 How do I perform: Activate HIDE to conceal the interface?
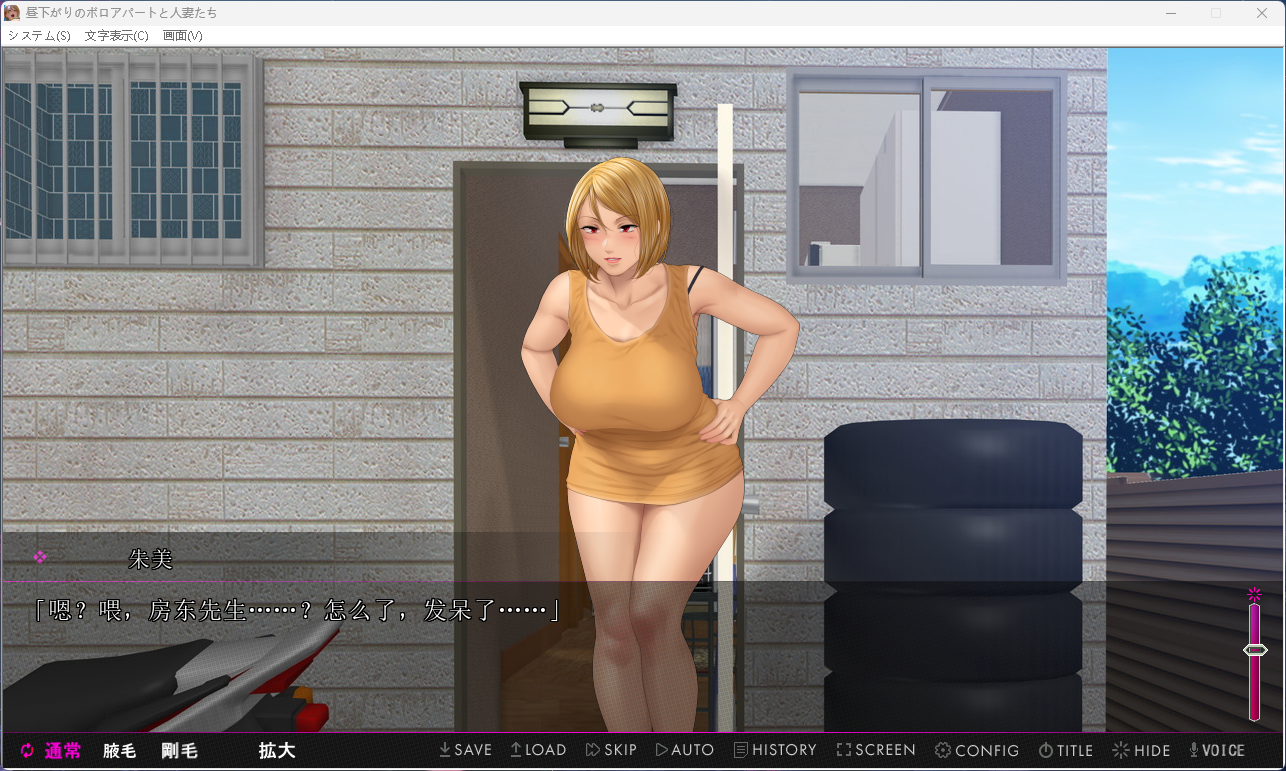1141,750
